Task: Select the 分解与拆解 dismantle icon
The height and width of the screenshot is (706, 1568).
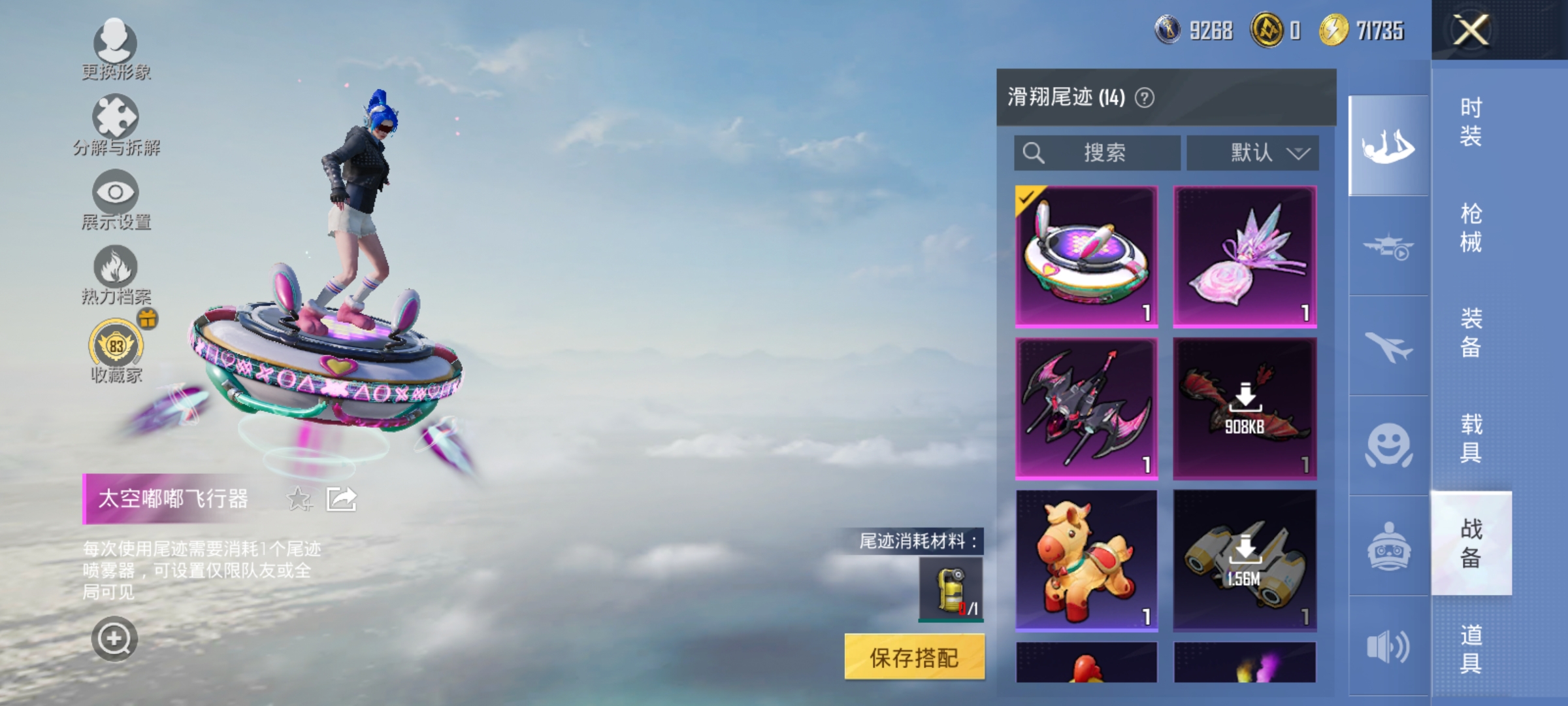Action: (114, 121)
